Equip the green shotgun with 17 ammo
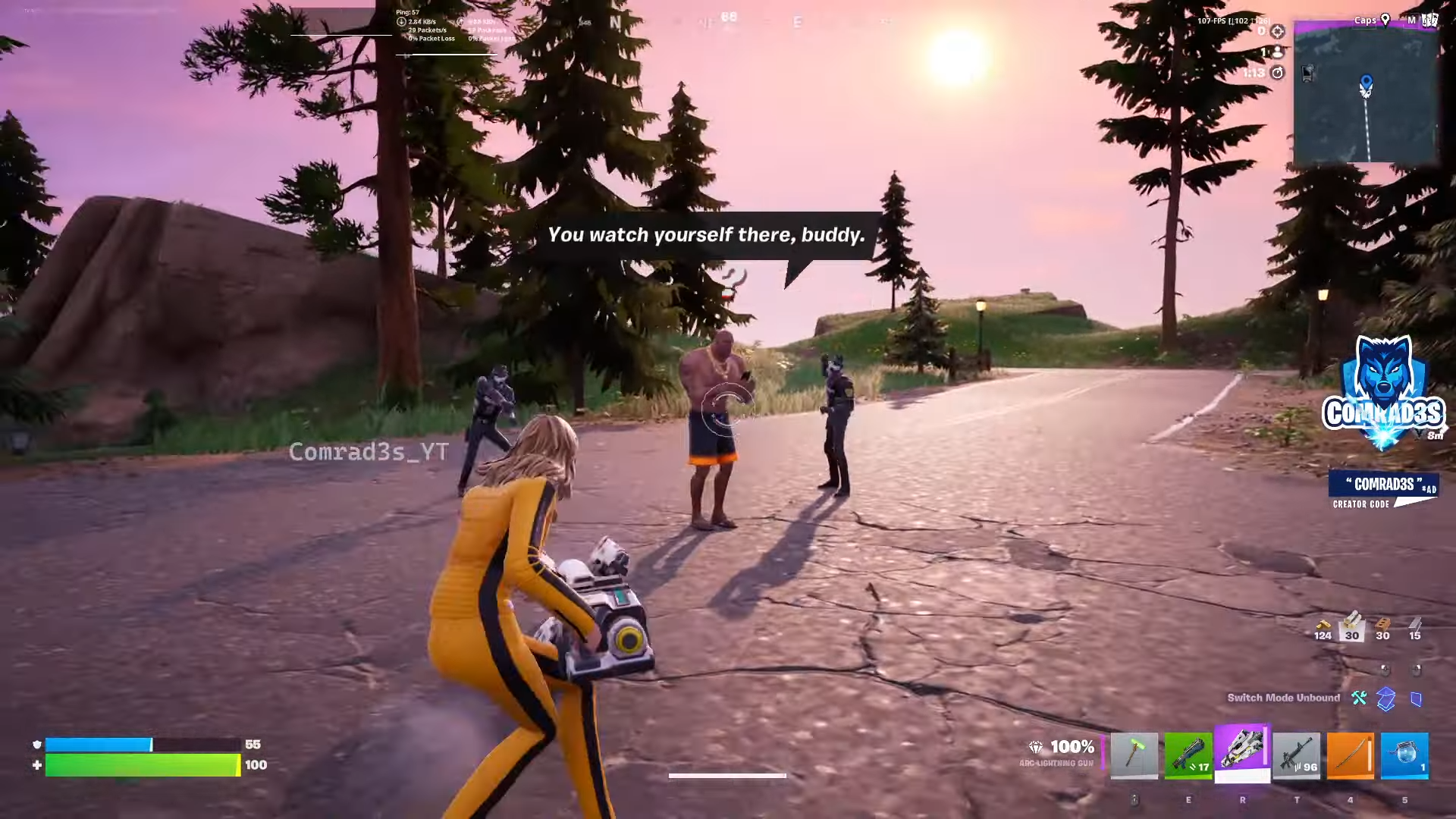The image size is (1456, 819). point(1188,755)
